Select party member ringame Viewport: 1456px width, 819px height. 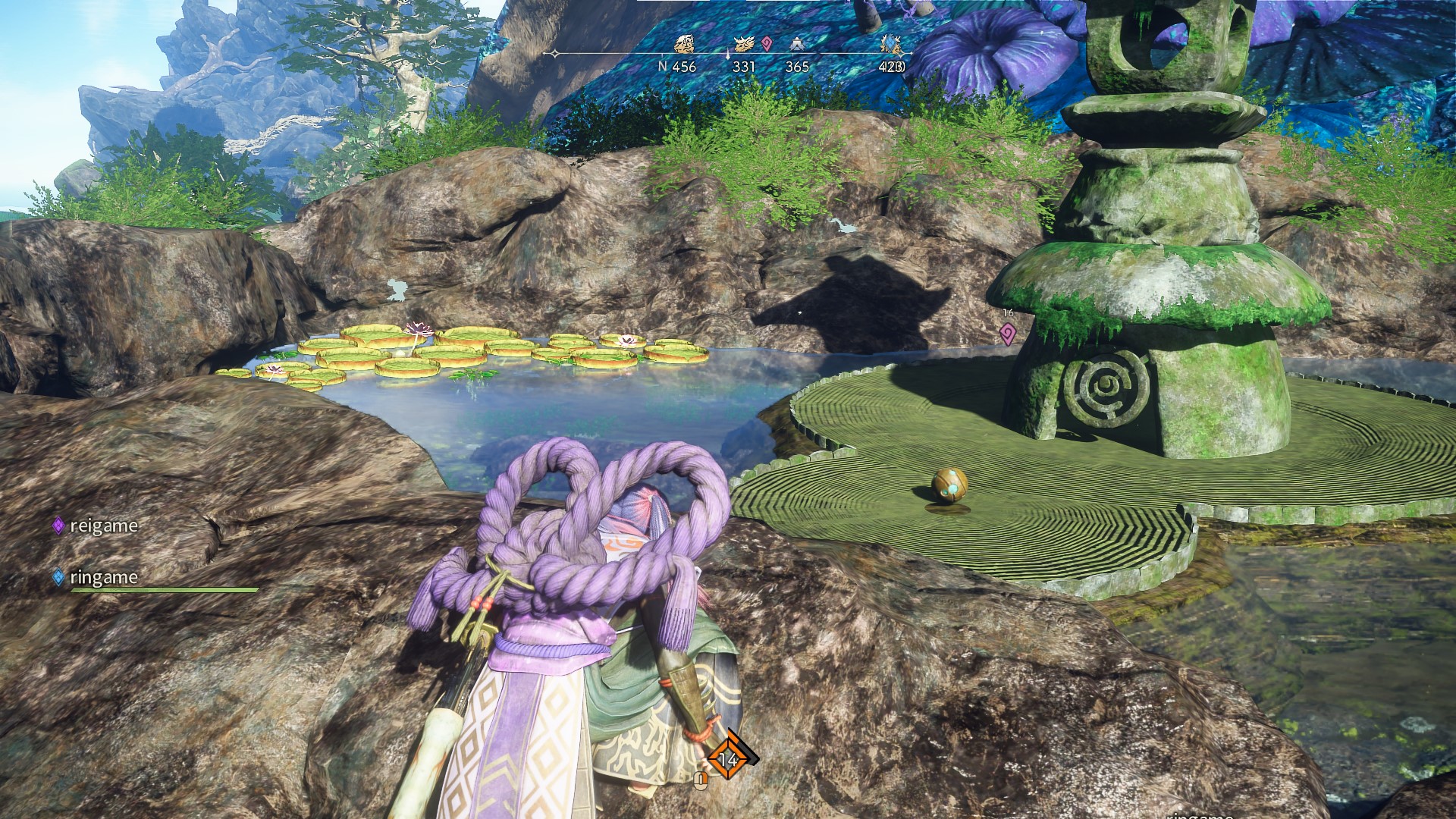(x=103, y=577)
